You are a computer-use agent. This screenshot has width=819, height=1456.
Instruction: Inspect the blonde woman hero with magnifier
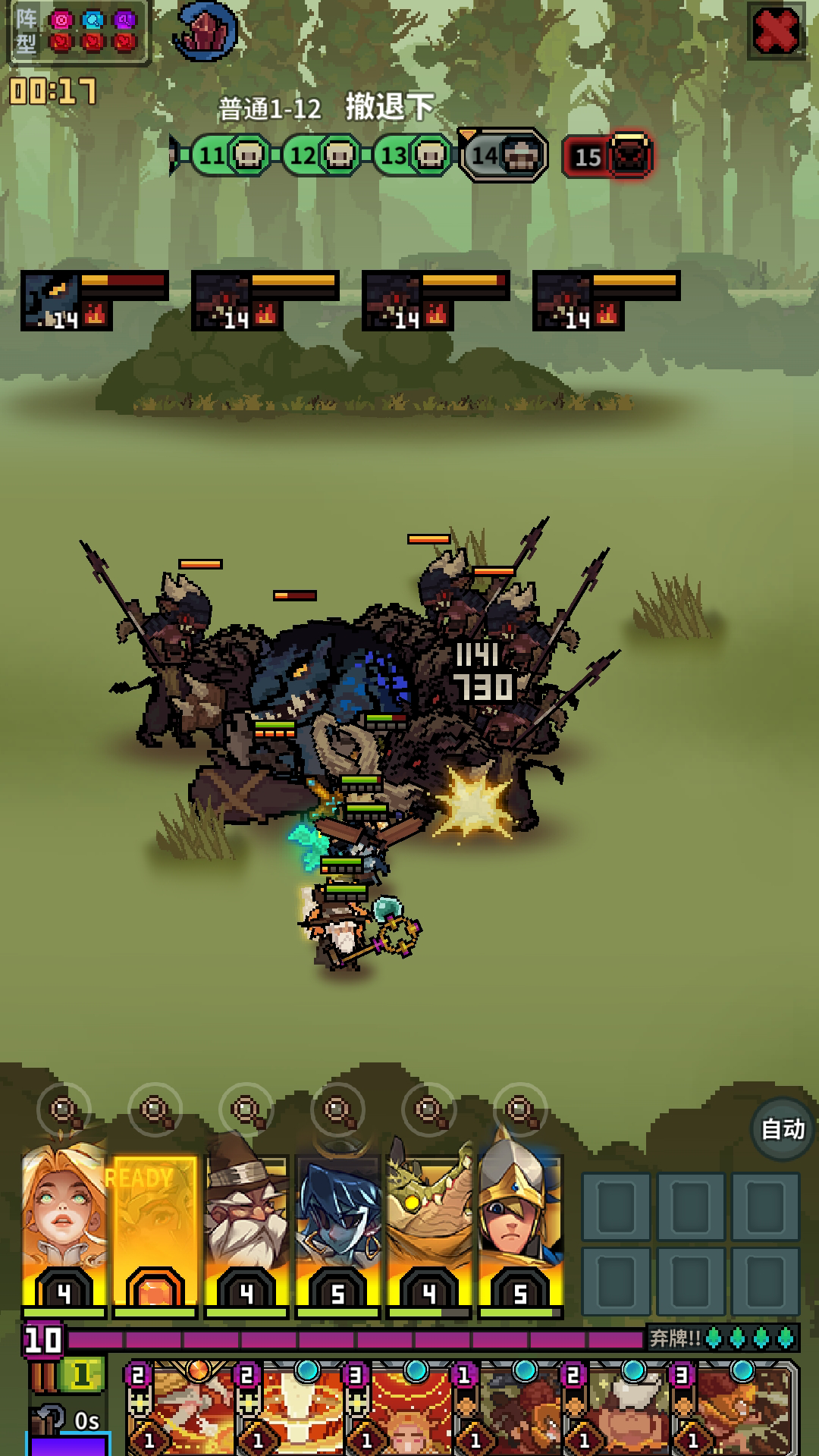64,1111
